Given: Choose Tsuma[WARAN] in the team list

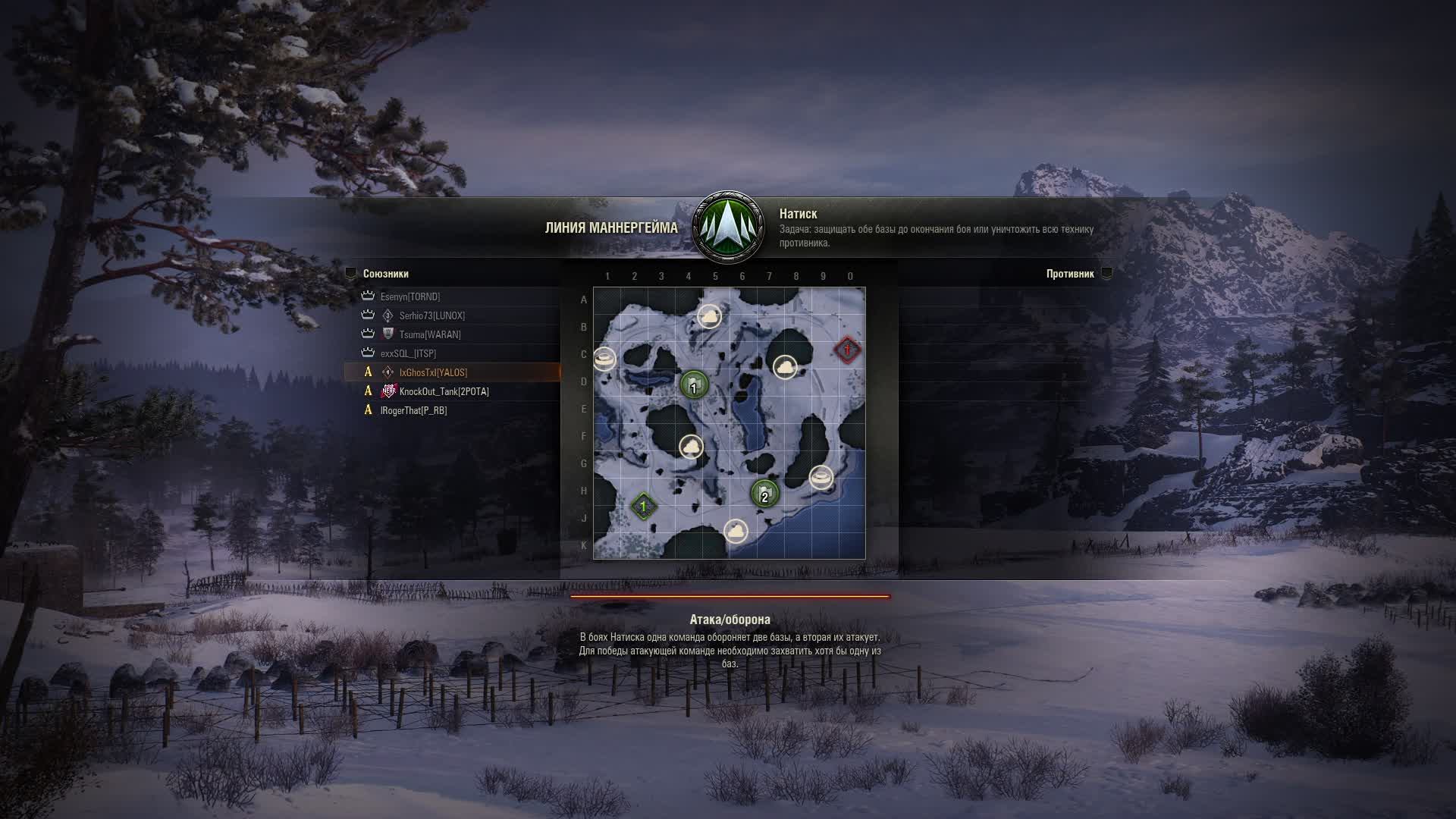Looking at the screenshot, I should coord(430,334).
